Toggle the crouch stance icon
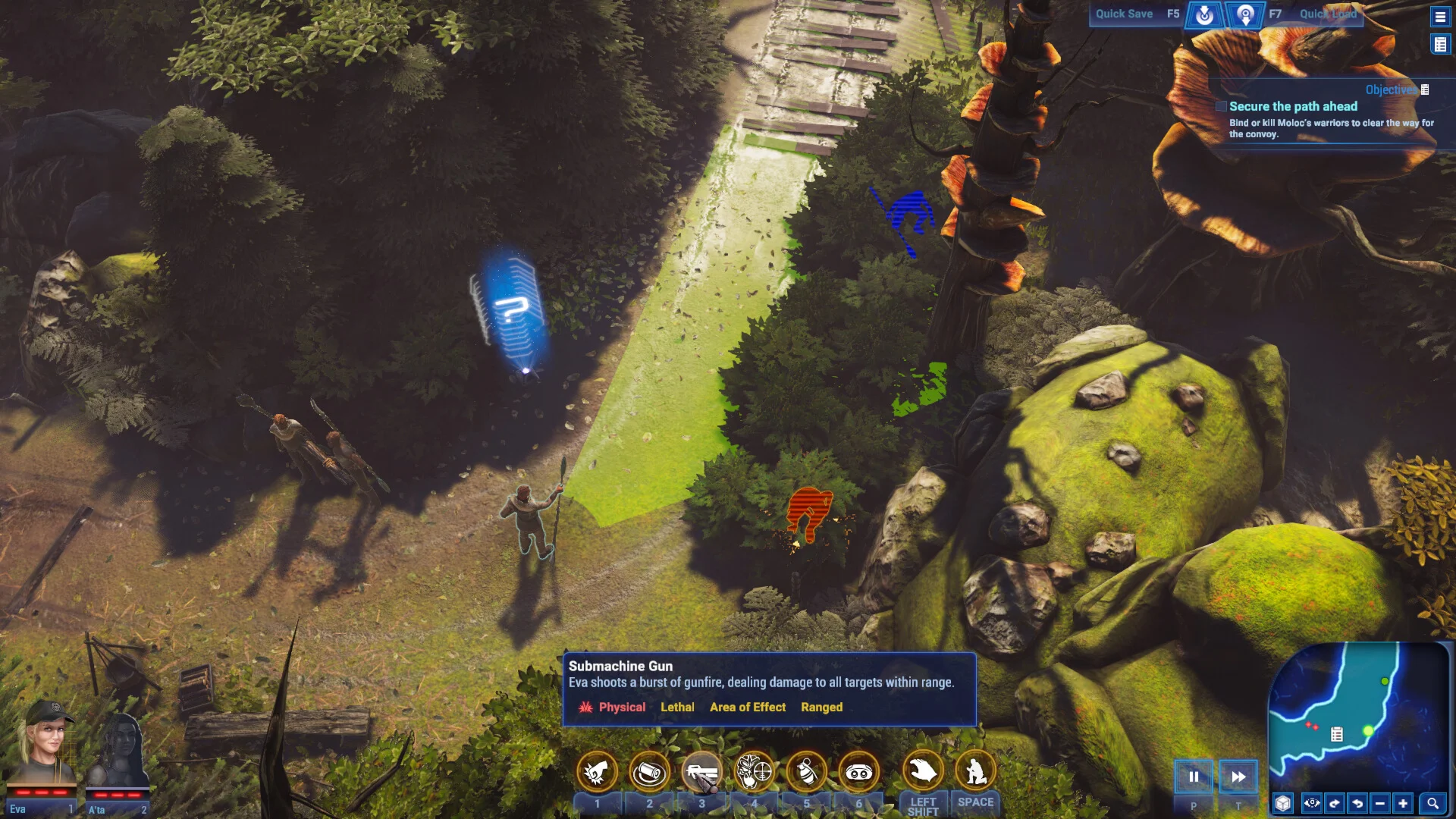Image resolution: width=1456 pixels, height=819 pixels. (975, 770)
